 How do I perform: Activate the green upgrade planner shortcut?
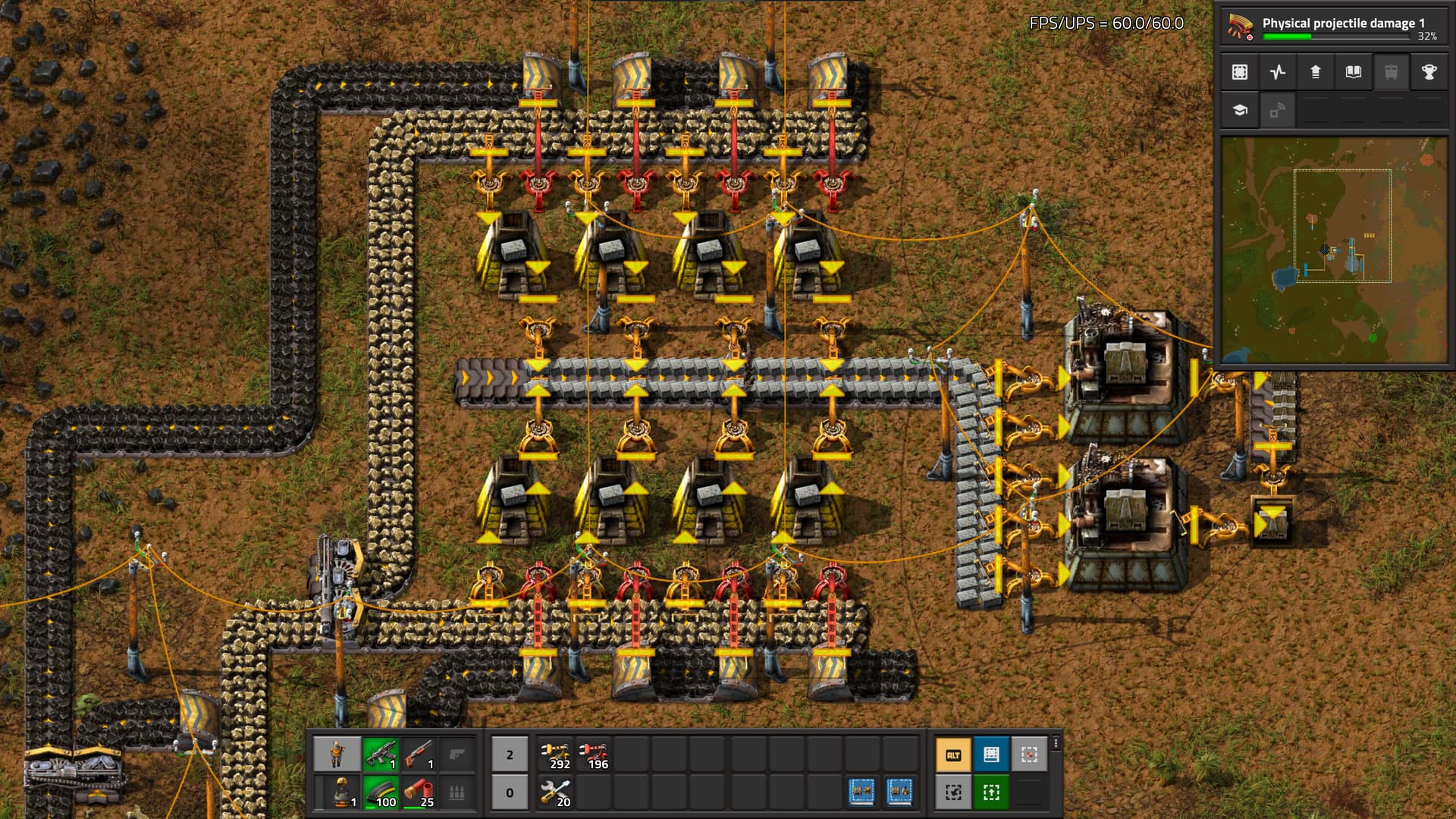coord(991,792)
